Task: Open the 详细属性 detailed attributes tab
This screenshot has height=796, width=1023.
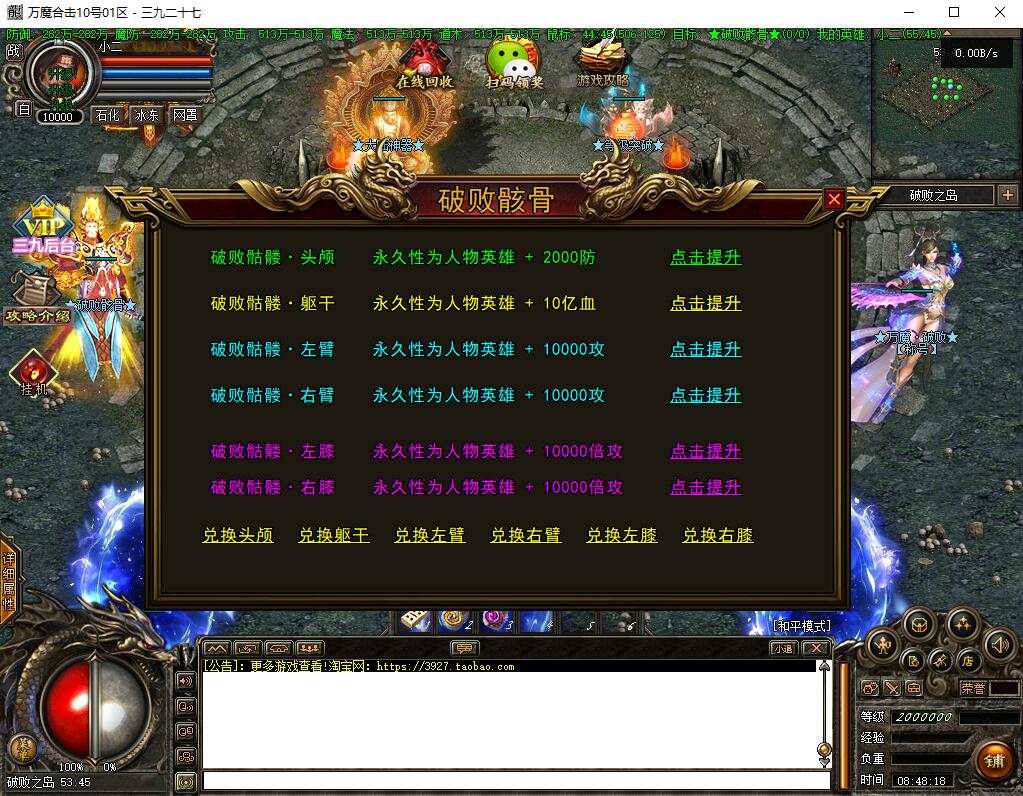Action: (x=8, y=582)
